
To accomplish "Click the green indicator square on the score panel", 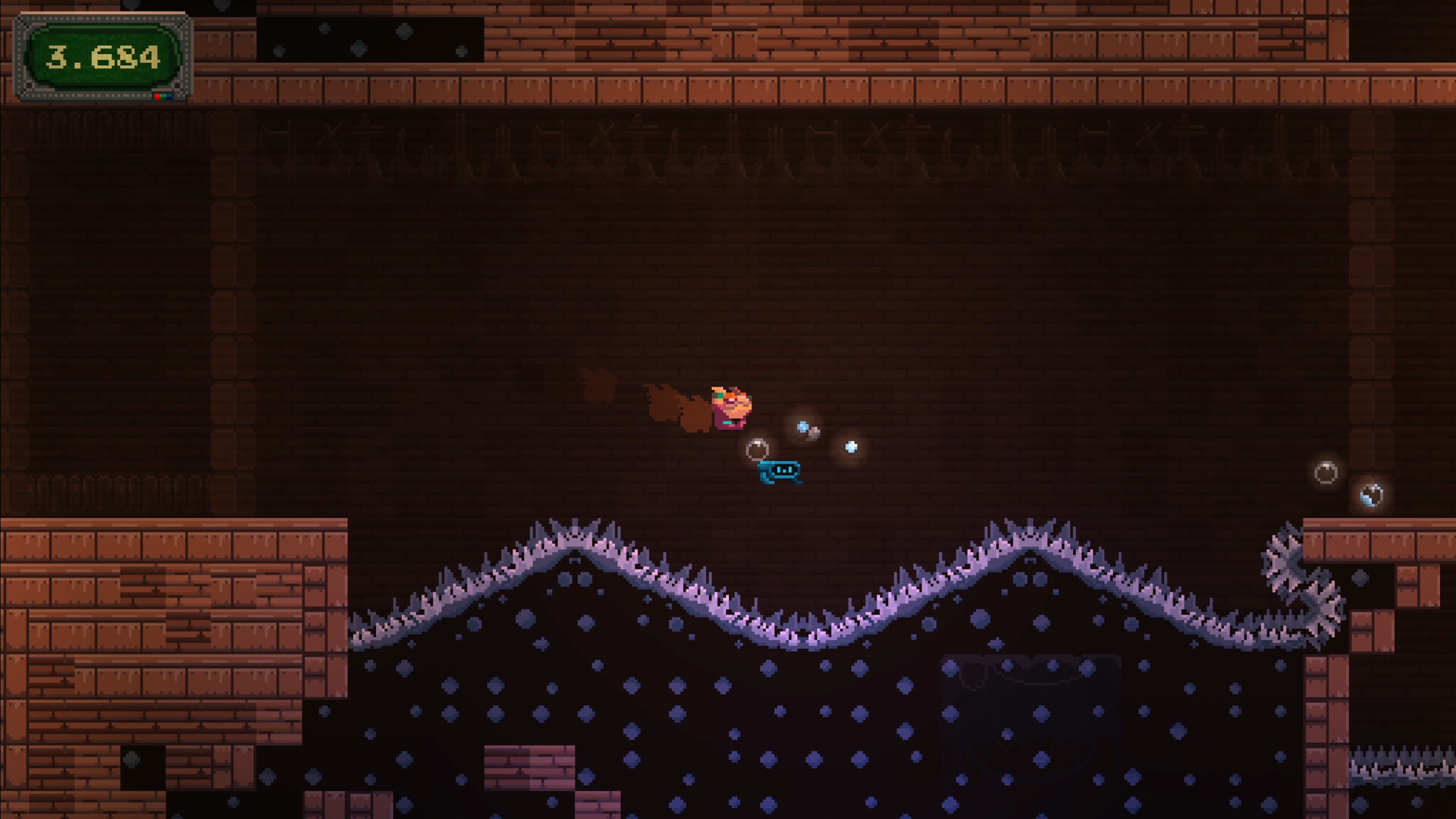I will tap(164, 96).
